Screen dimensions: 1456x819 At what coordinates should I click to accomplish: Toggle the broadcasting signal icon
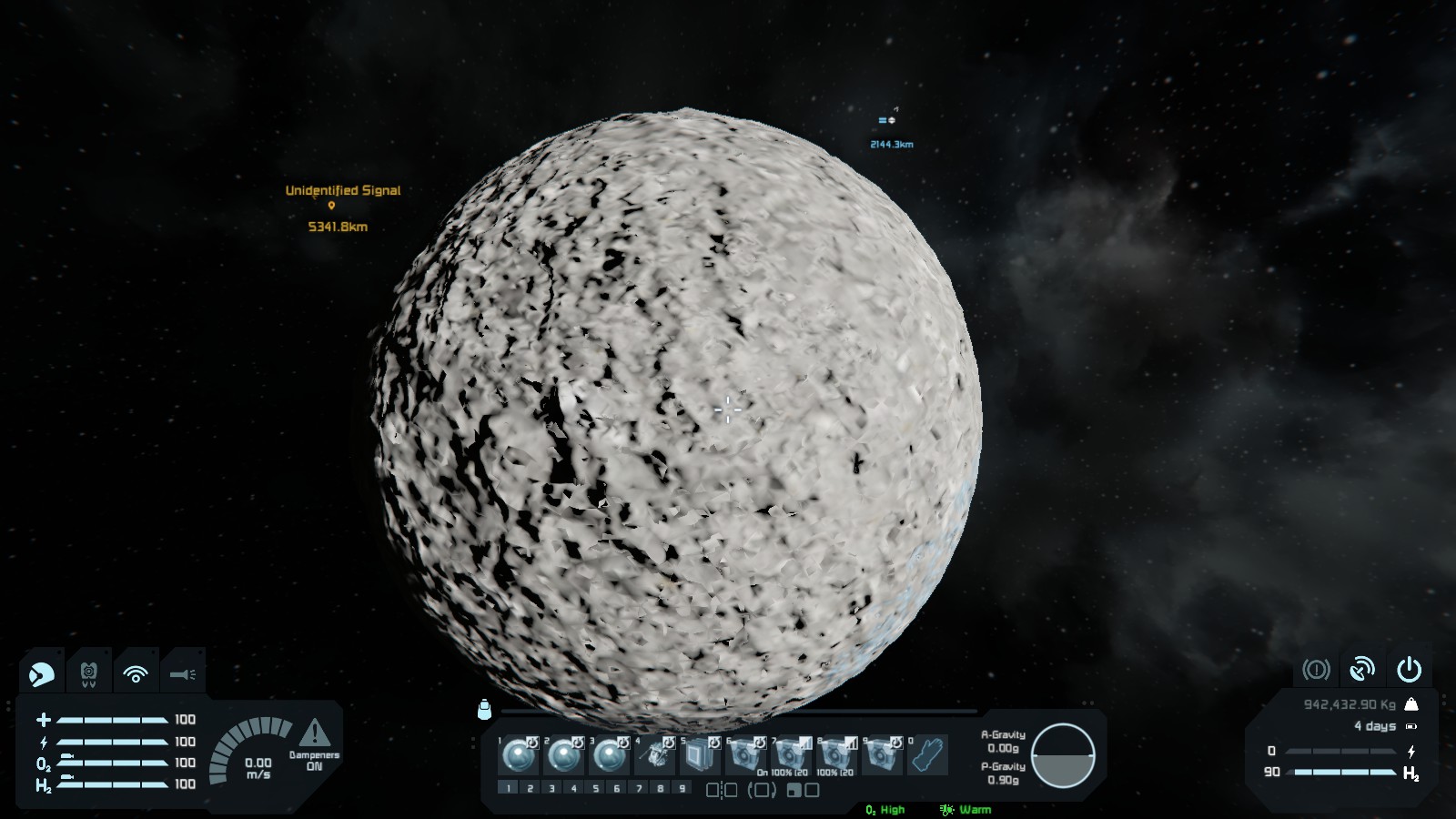pos(136,674)
